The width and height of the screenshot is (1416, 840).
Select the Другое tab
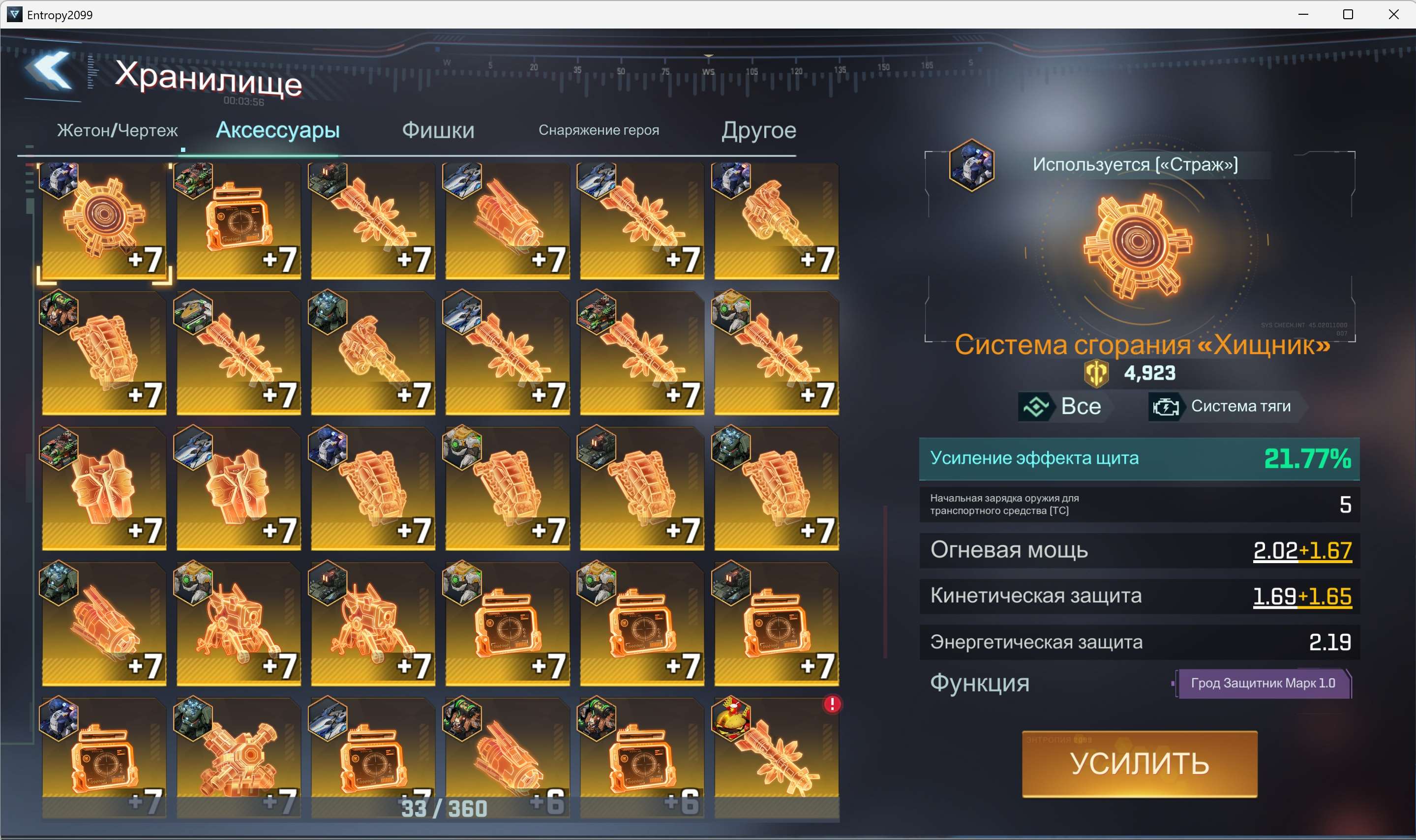click(758, 131)
